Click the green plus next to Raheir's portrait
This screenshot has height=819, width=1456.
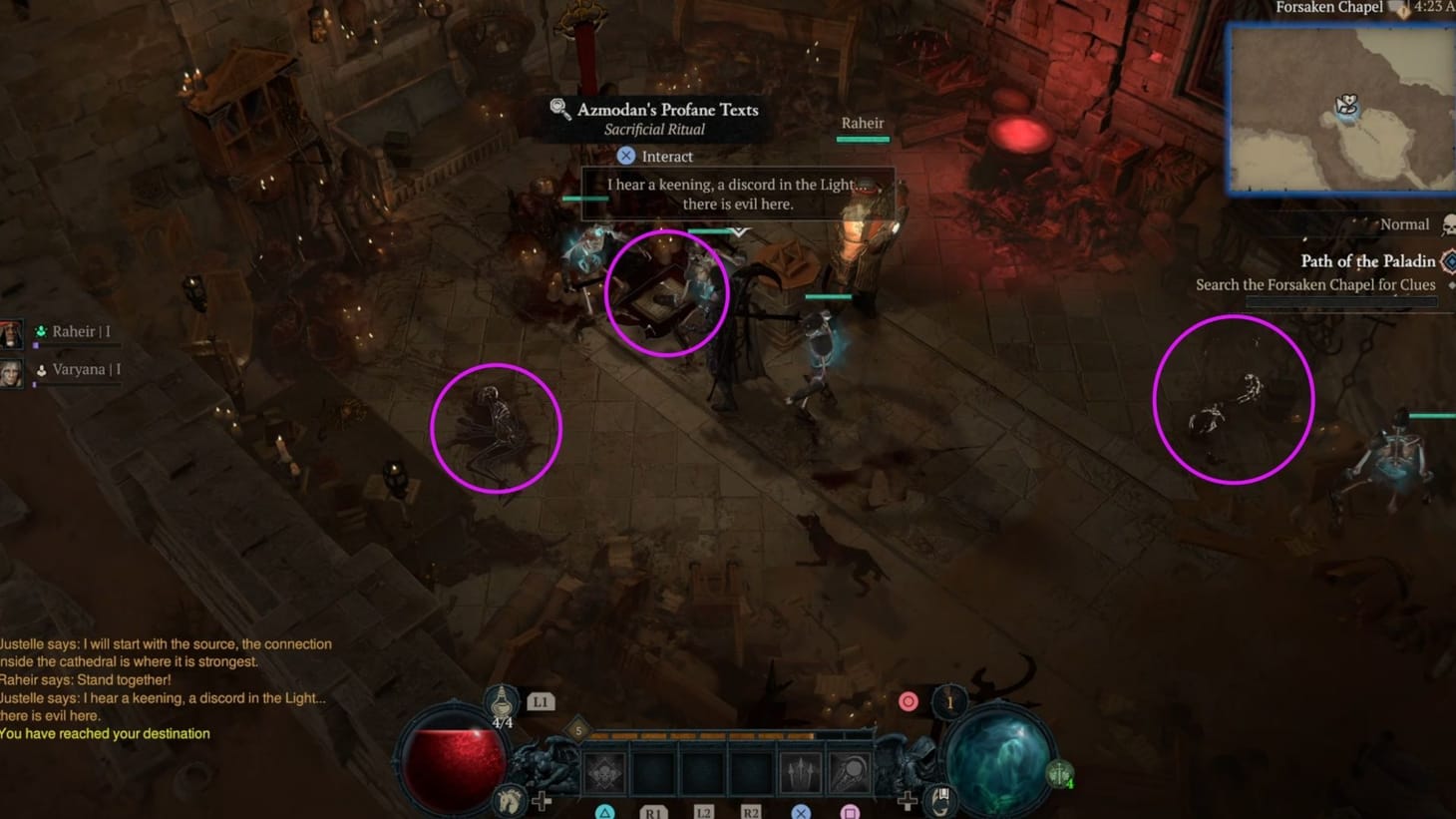point(43,330)
